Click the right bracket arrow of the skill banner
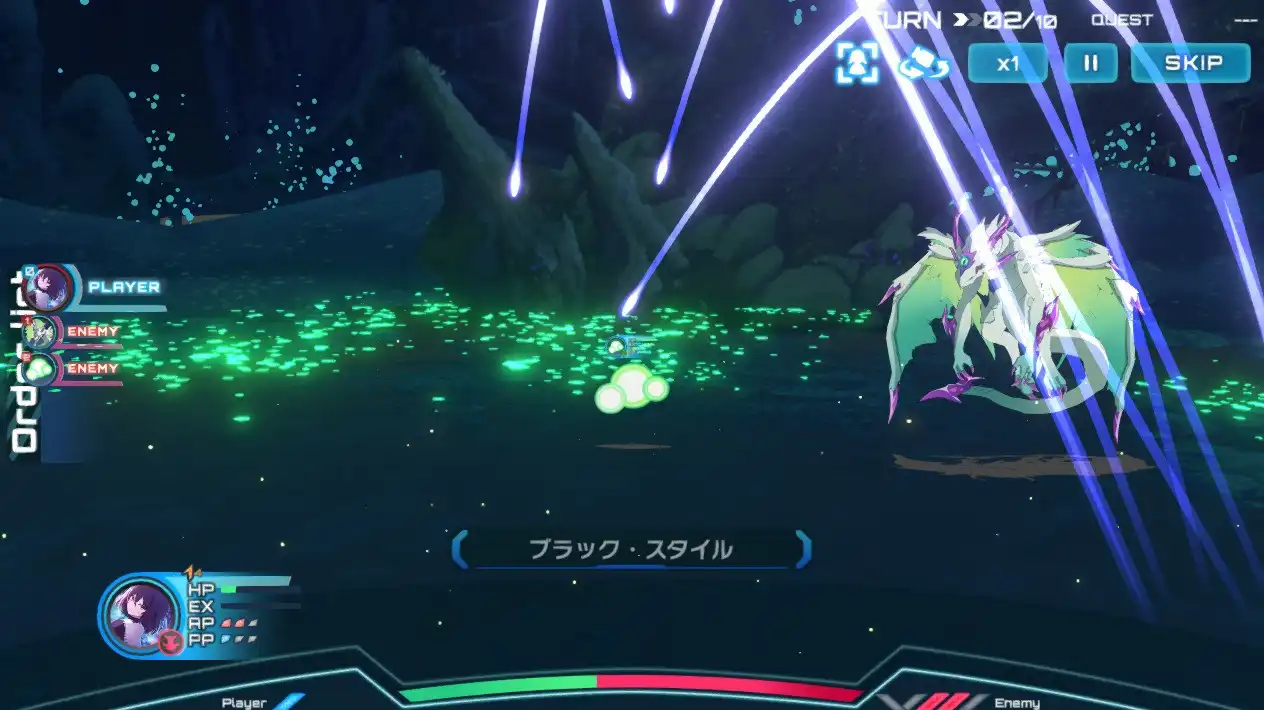 (802, 550)
